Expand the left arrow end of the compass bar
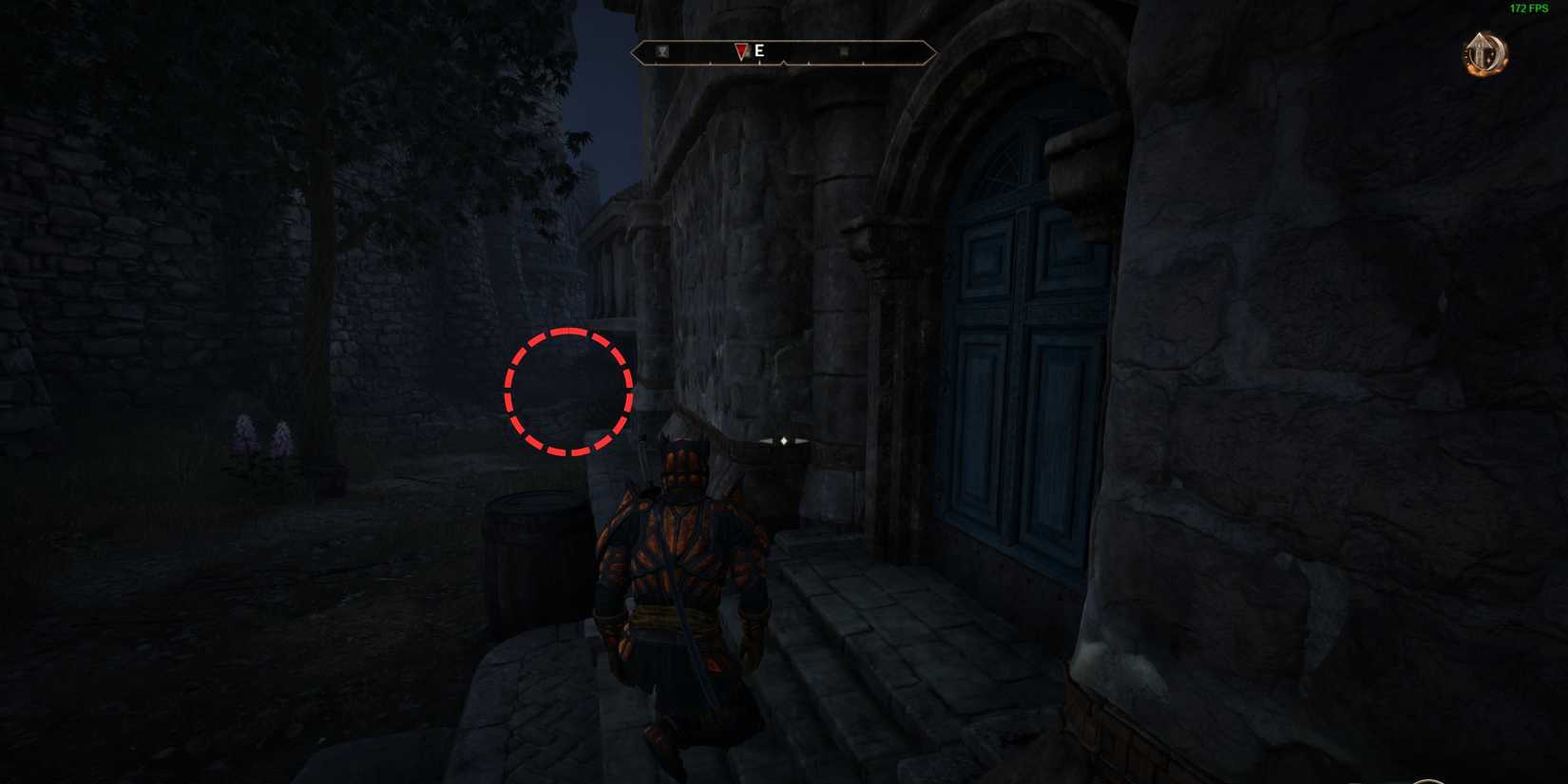1568x784 pixels. click(635, 52)
